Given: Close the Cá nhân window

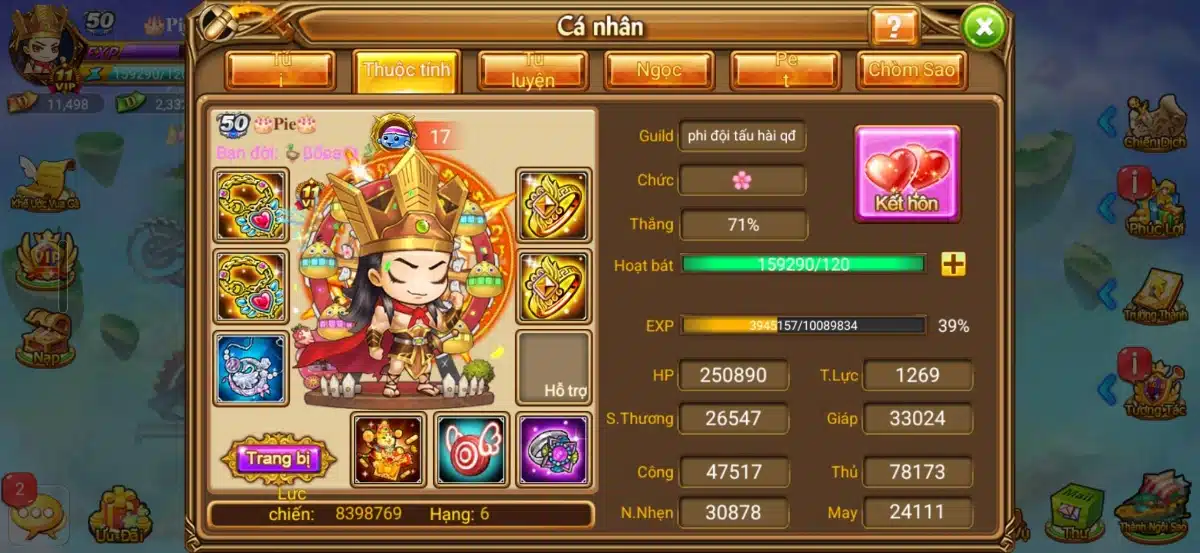Looking at the screenshot, I should 984,27.
